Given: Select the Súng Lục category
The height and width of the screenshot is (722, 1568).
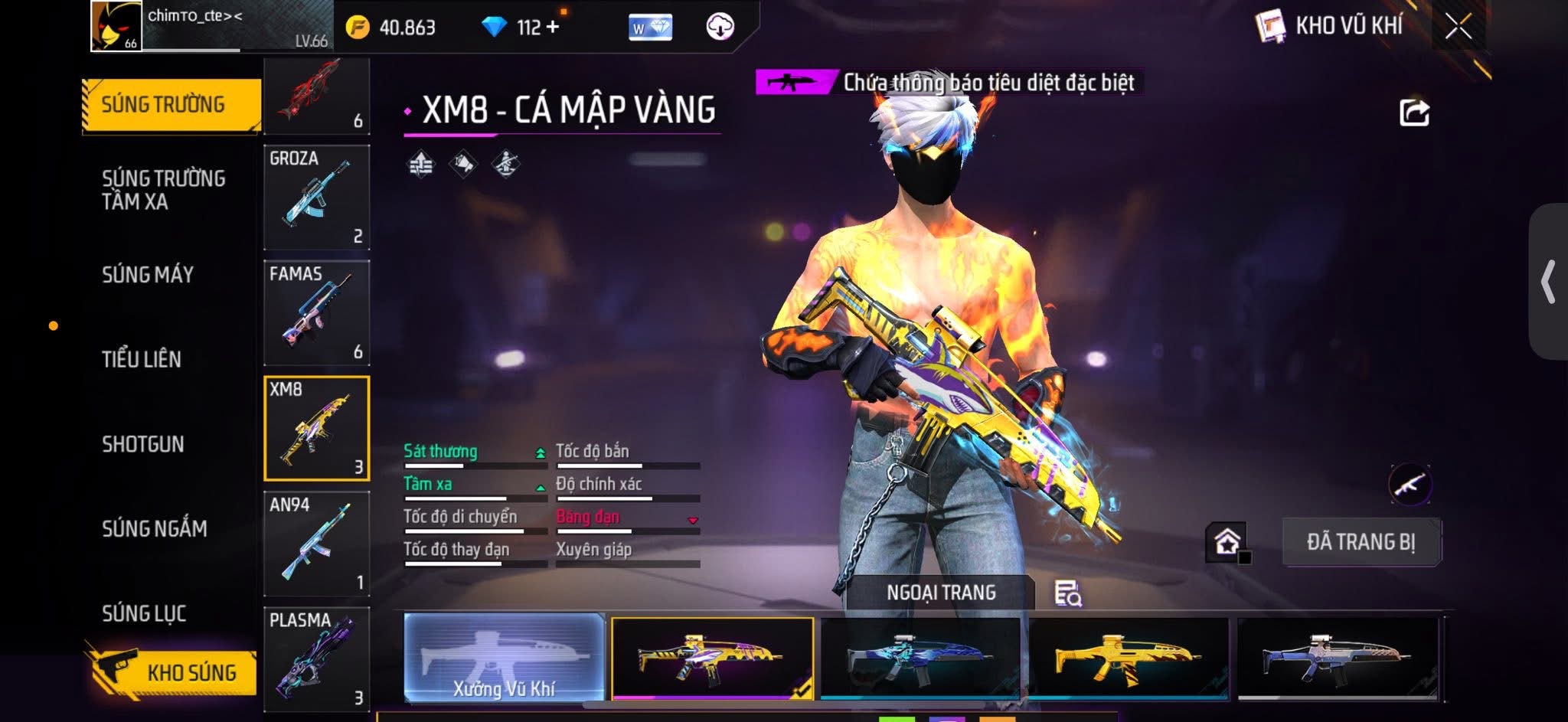Looking at the screenshot, I should pyautogui.click(x=144, y=613).
